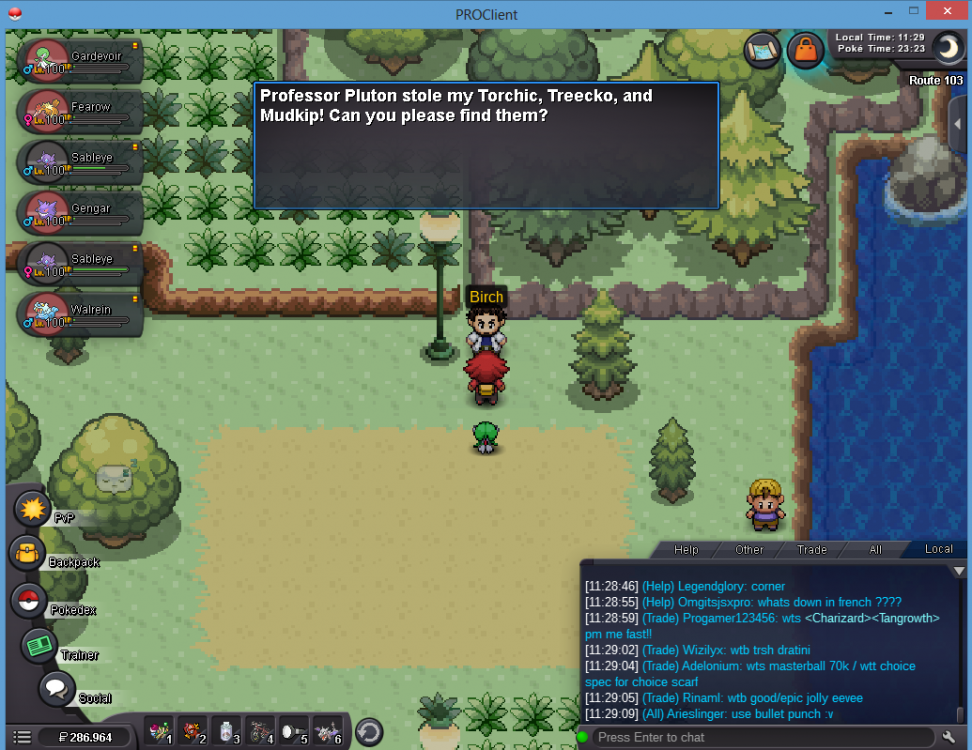Image resolution: width=972 pixels, height=750 pixels.
Task: Select Walrein in the party list
Action: [80, 314]
